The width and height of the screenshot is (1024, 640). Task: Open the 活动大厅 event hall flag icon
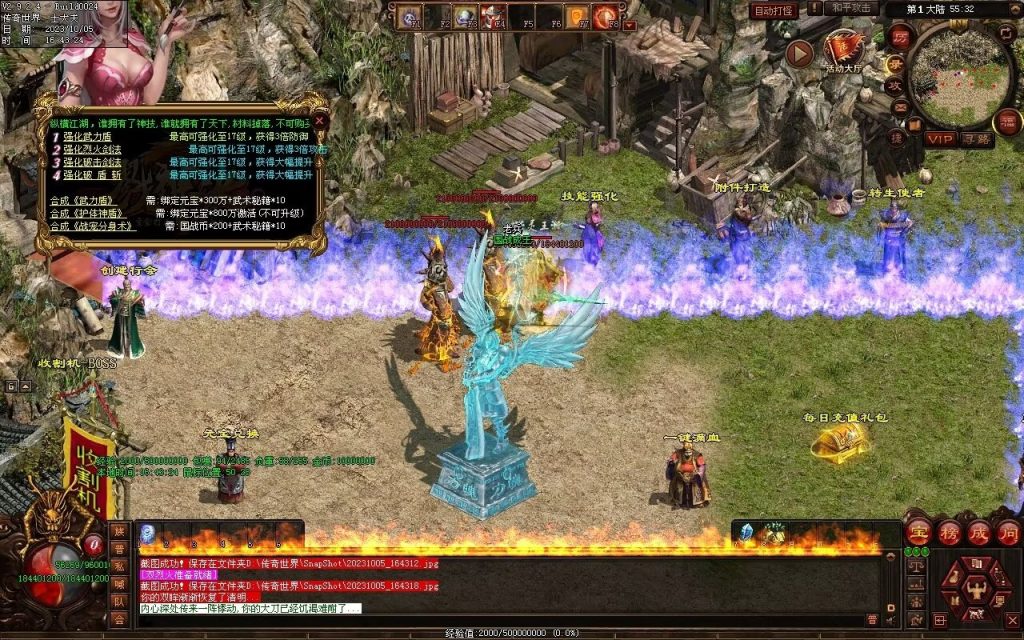coord(845,47)
